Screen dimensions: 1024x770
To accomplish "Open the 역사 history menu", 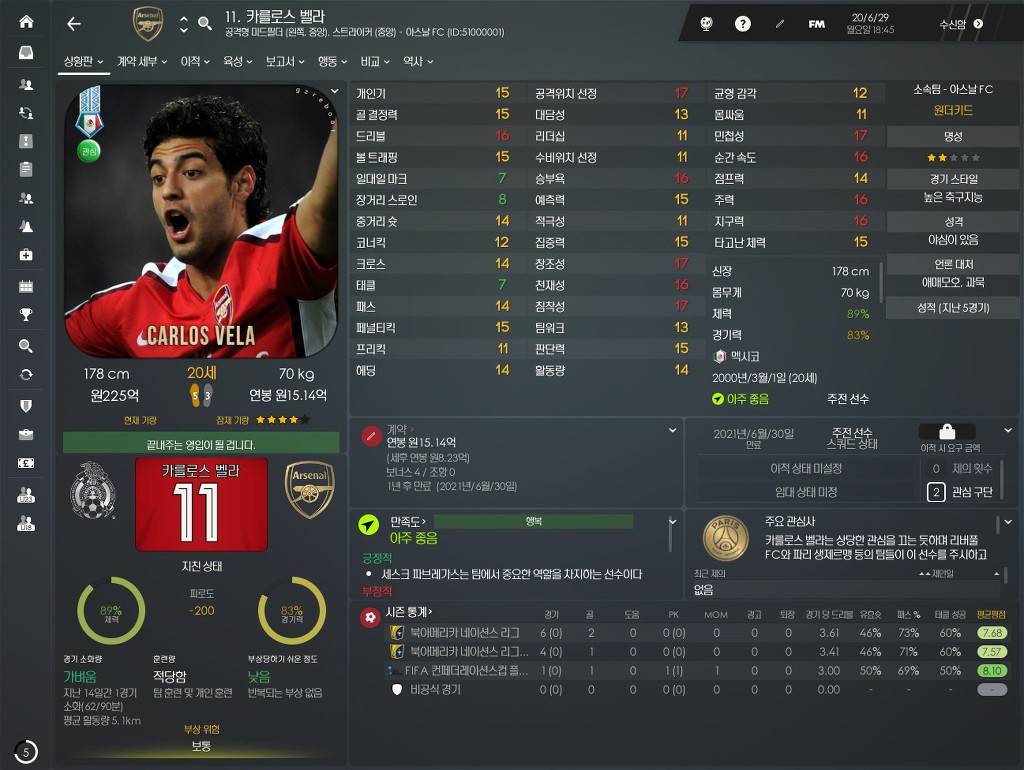I will pyautogui.click(x=417, y=62).
